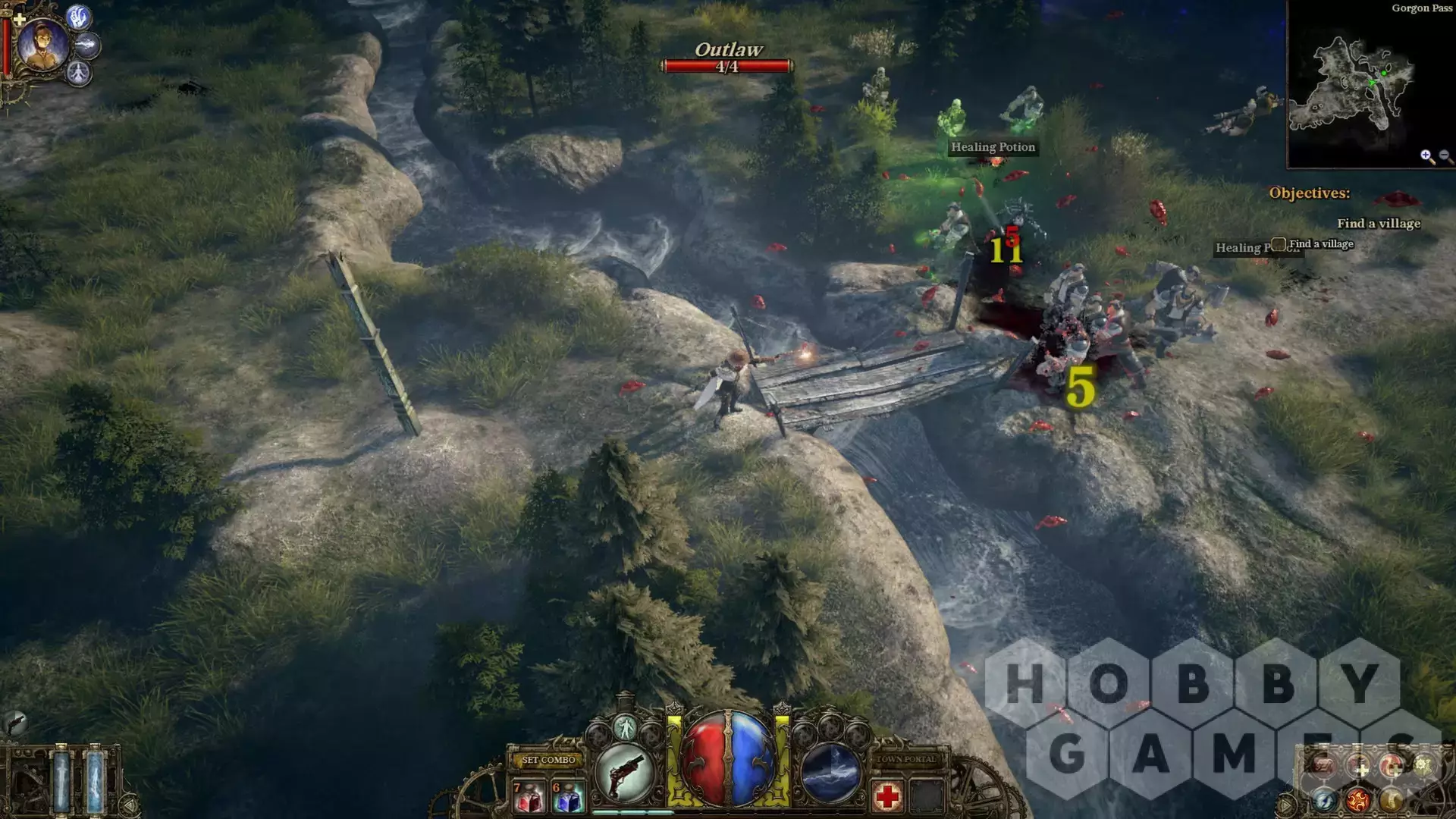Zoom out the minimap

point(1445,156)
